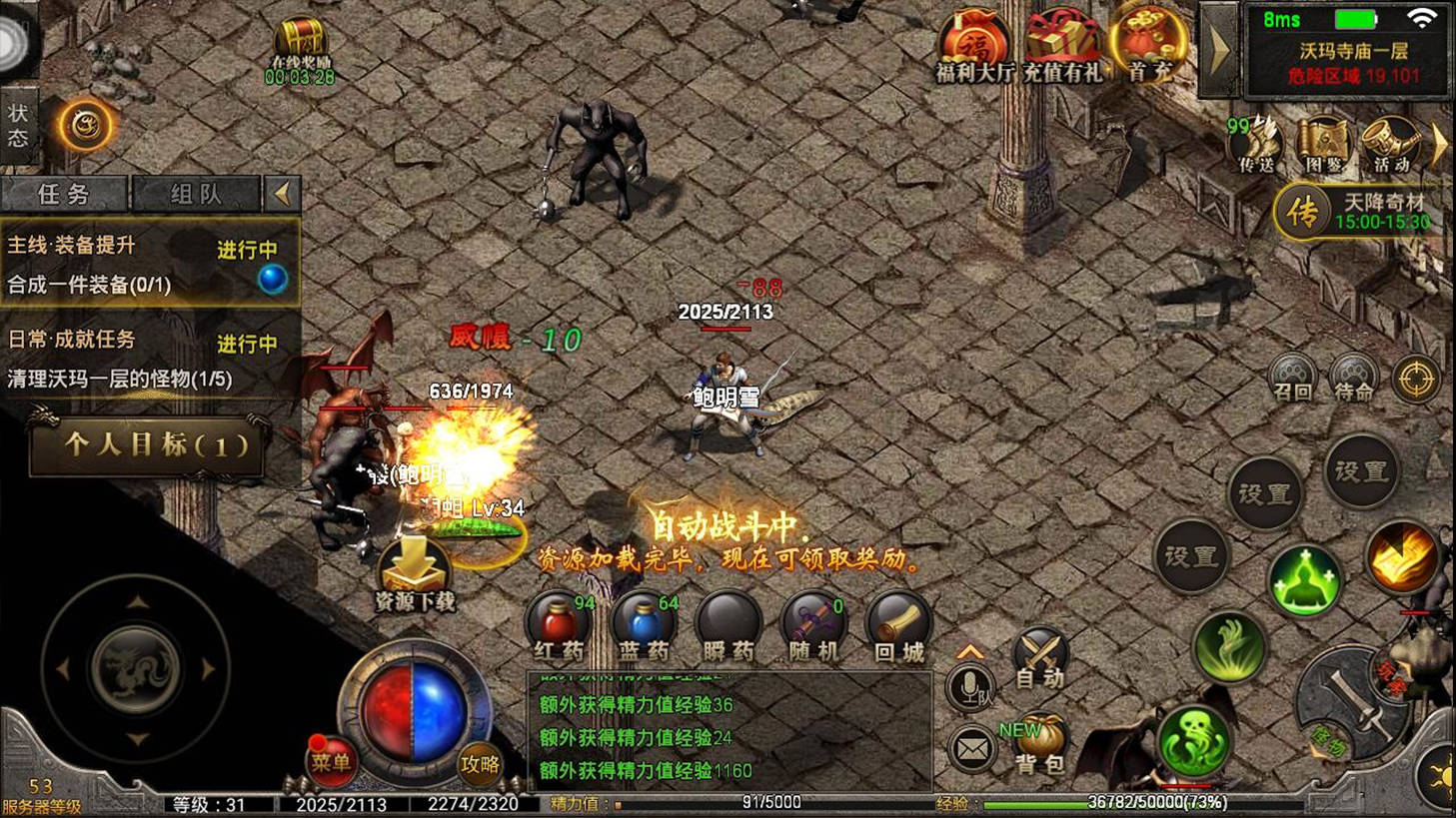Use the 回城 town return scroll
Screen dimensions: 1456x818
coord(897,625)
